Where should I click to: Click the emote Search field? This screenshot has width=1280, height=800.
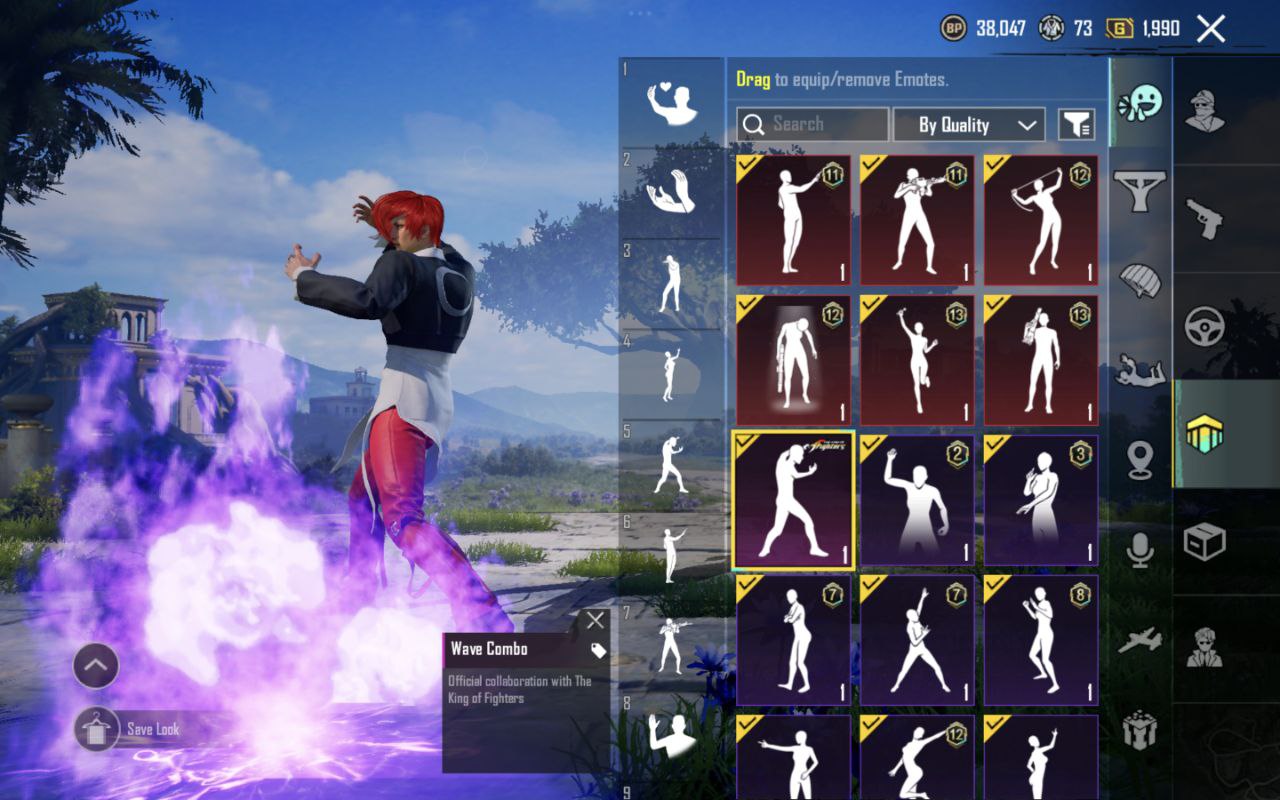point(812,124)
